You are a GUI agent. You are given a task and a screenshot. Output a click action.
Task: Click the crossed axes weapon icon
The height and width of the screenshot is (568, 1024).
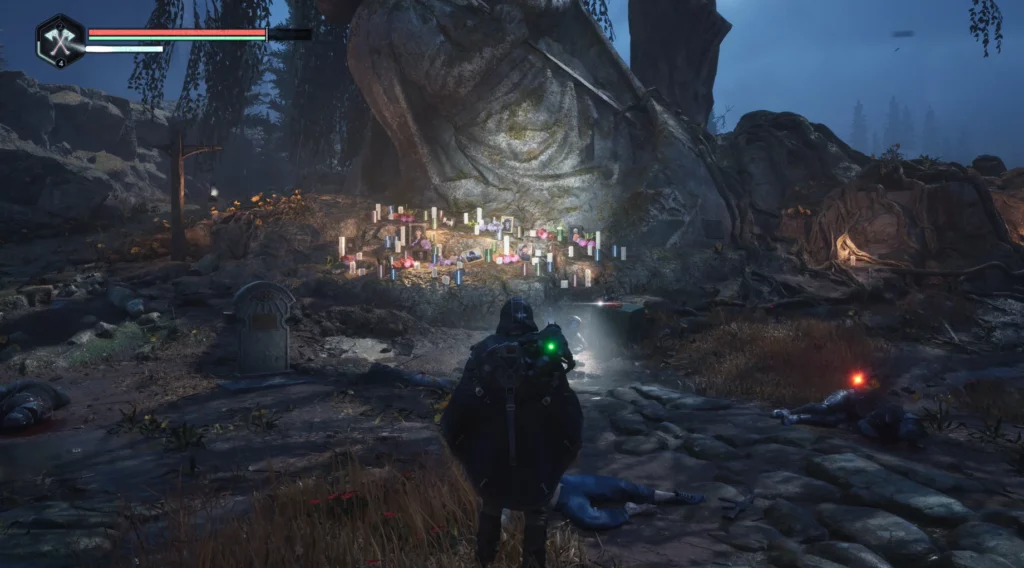tap(59, 40)
